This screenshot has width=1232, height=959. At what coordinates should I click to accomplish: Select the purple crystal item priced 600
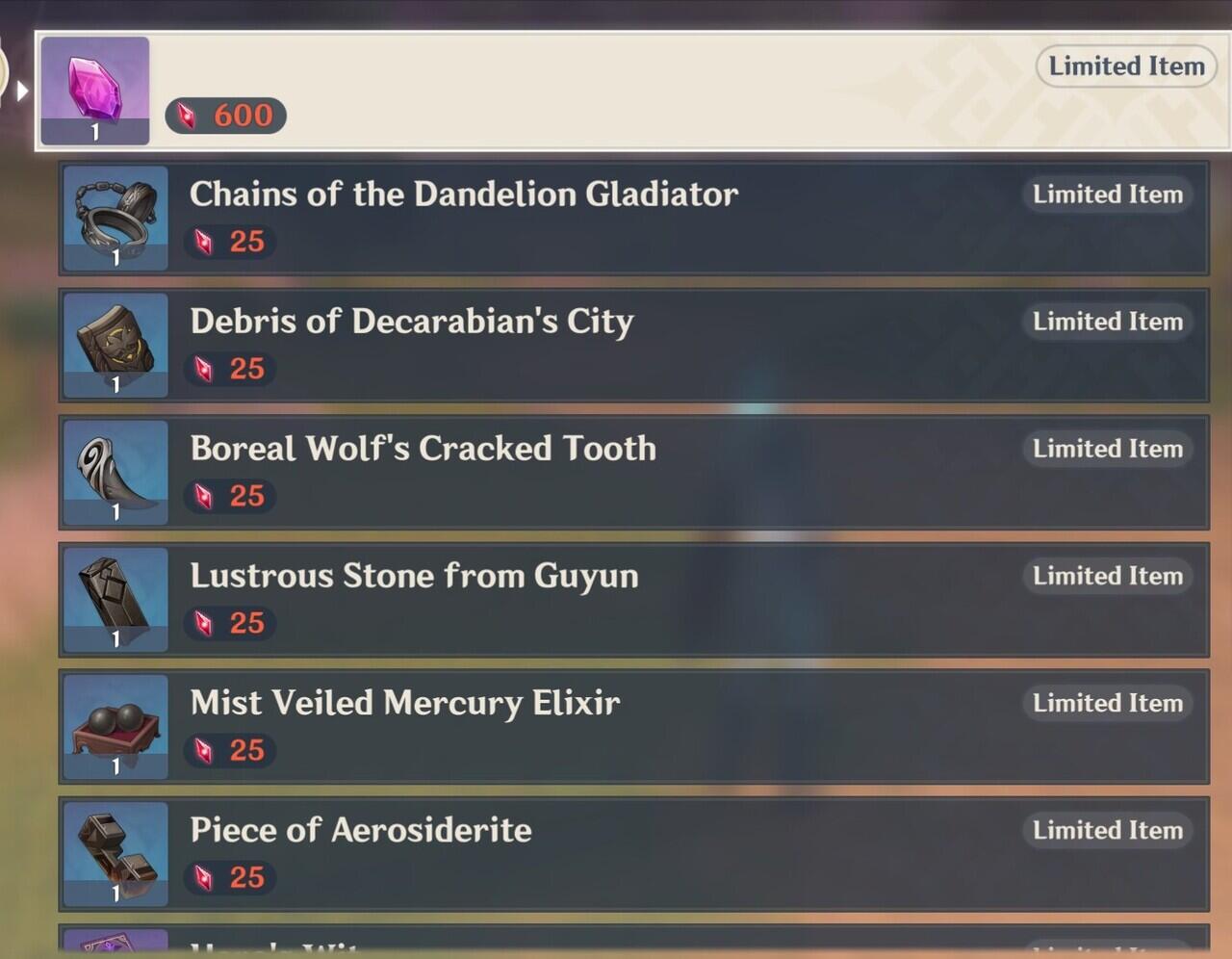pyautogui.click(x=630, y=91)
